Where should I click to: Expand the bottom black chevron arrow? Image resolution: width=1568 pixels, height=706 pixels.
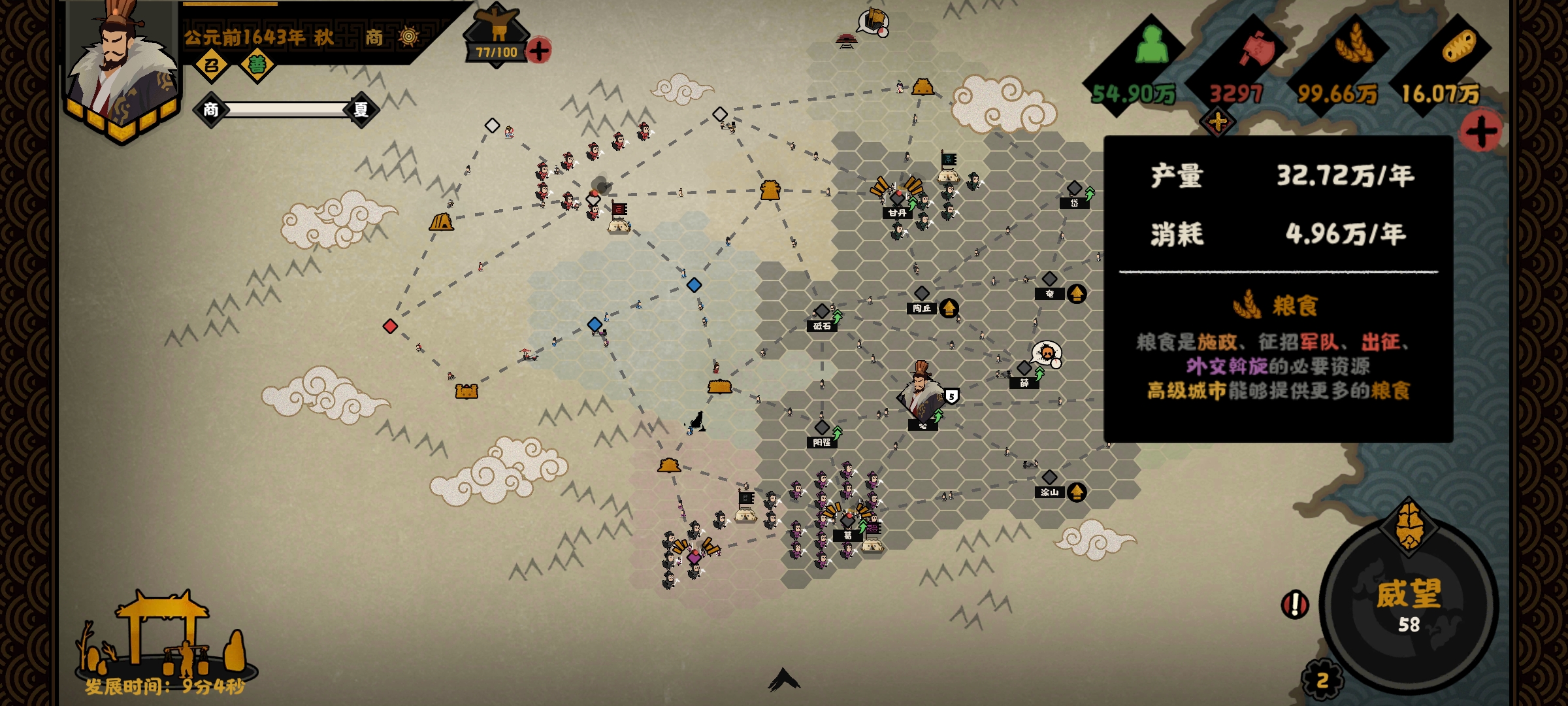783,680
